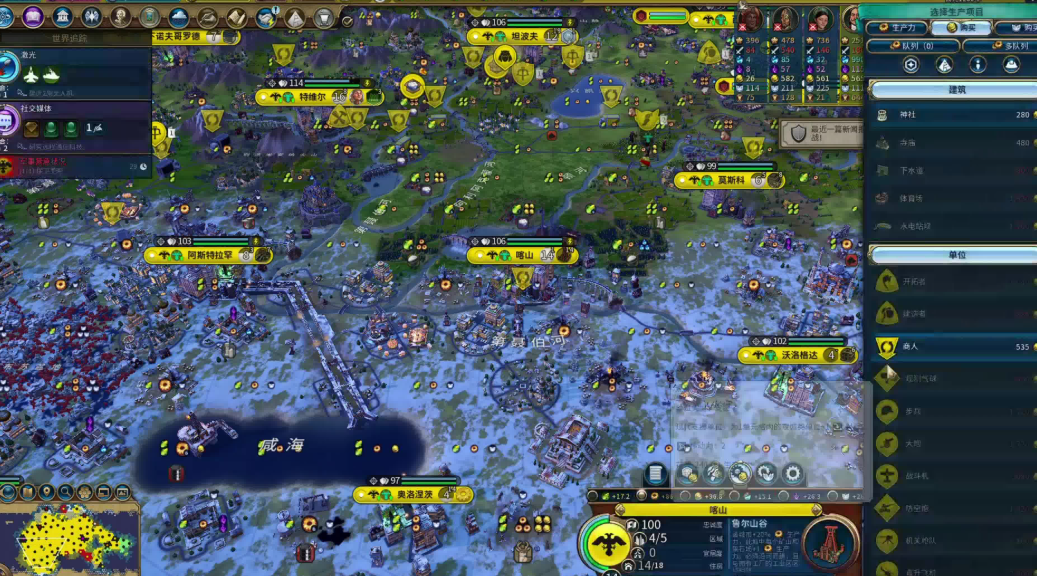Open the civics tree purple book icon
The image size is (1037, 576).
(x=33, y=16)
